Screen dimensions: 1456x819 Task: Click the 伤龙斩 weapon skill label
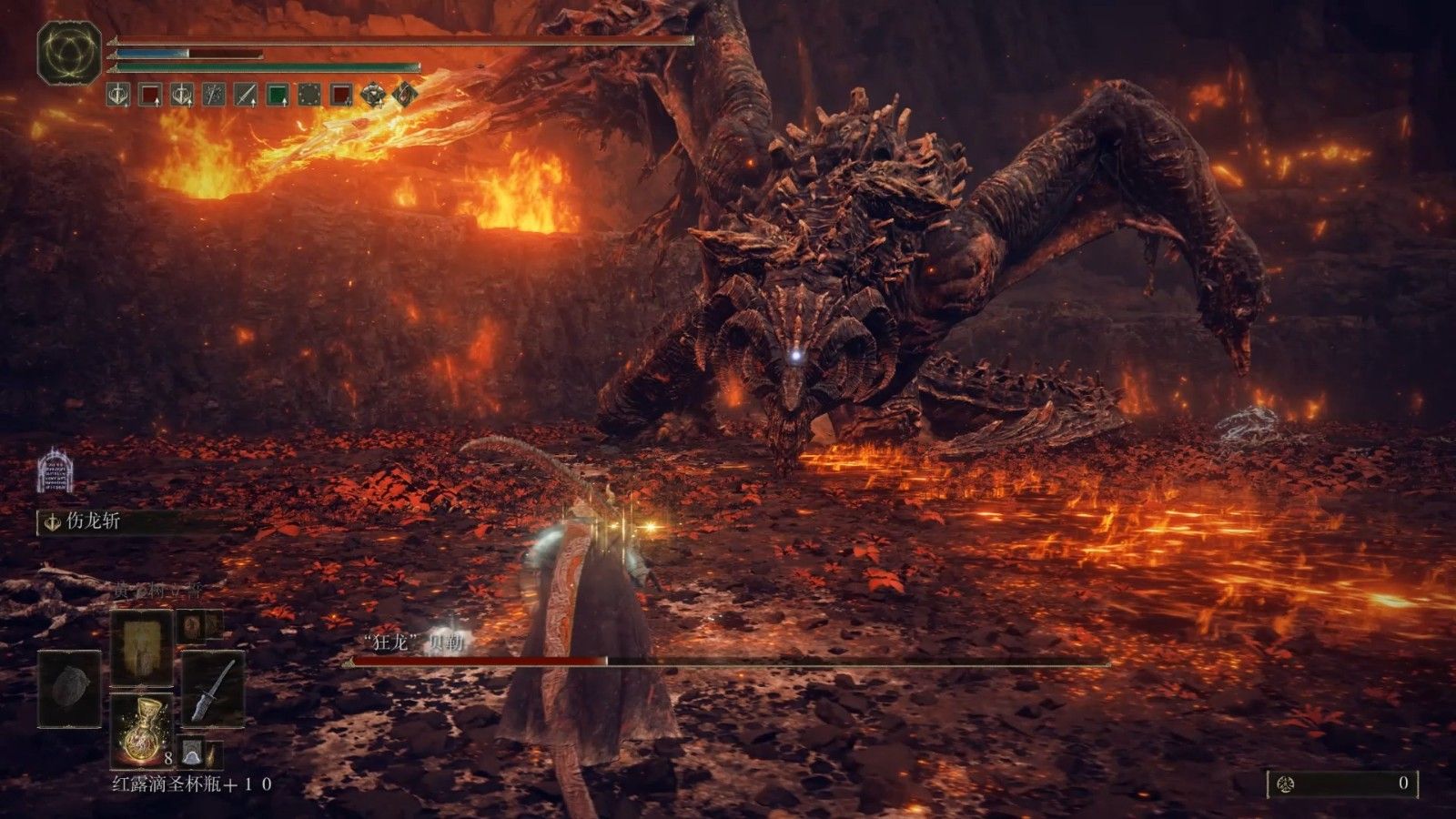click(93, 522)
